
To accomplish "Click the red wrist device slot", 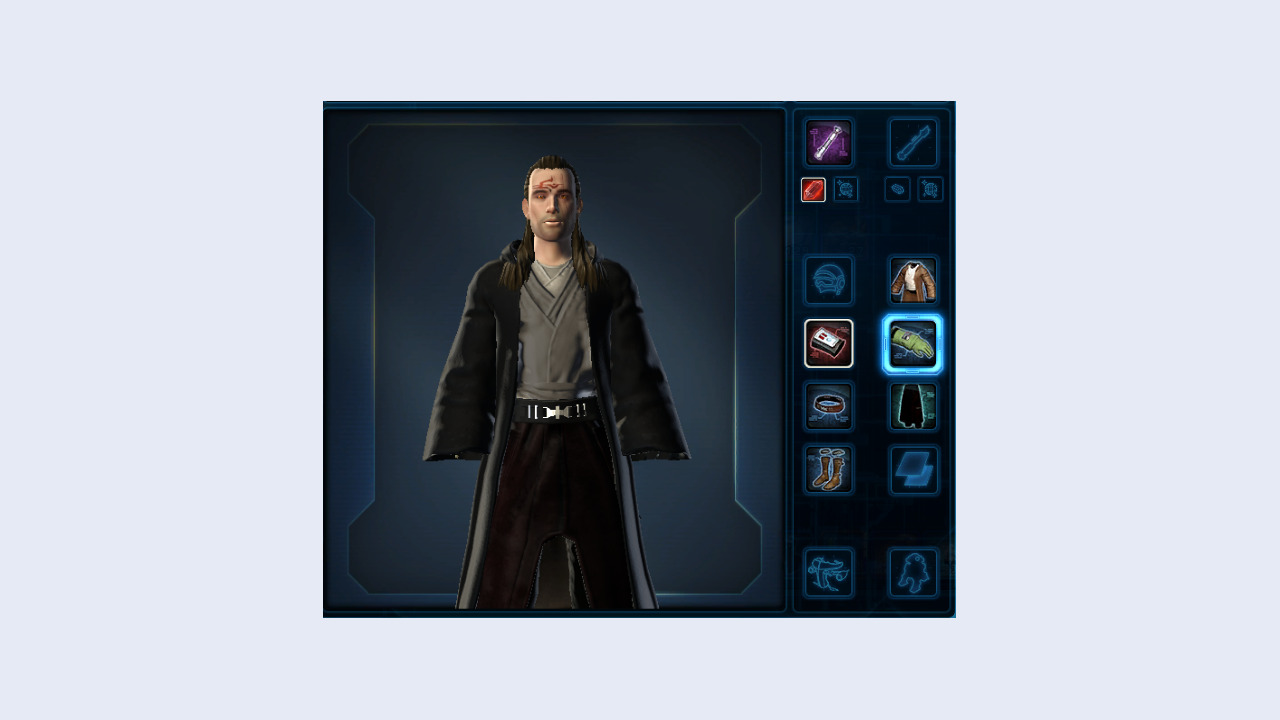I will (829, 344).
